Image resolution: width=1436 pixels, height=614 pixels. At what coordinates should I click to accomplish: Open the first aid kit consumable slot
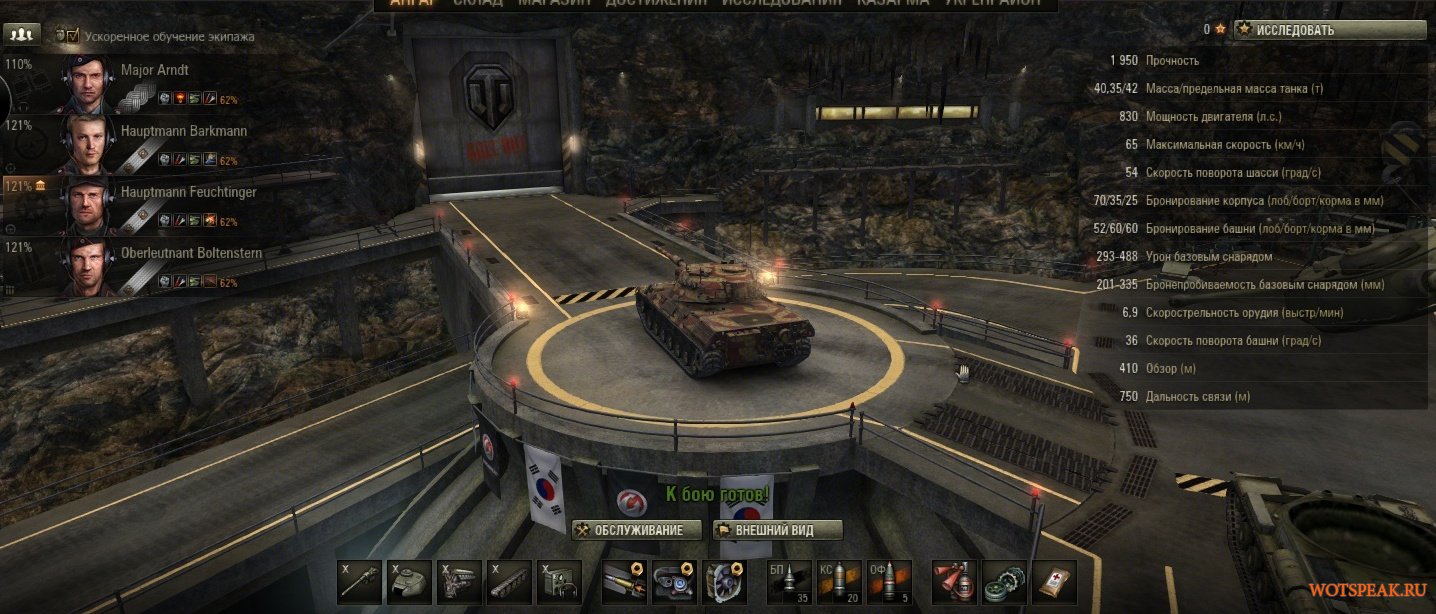(1055, 582)
